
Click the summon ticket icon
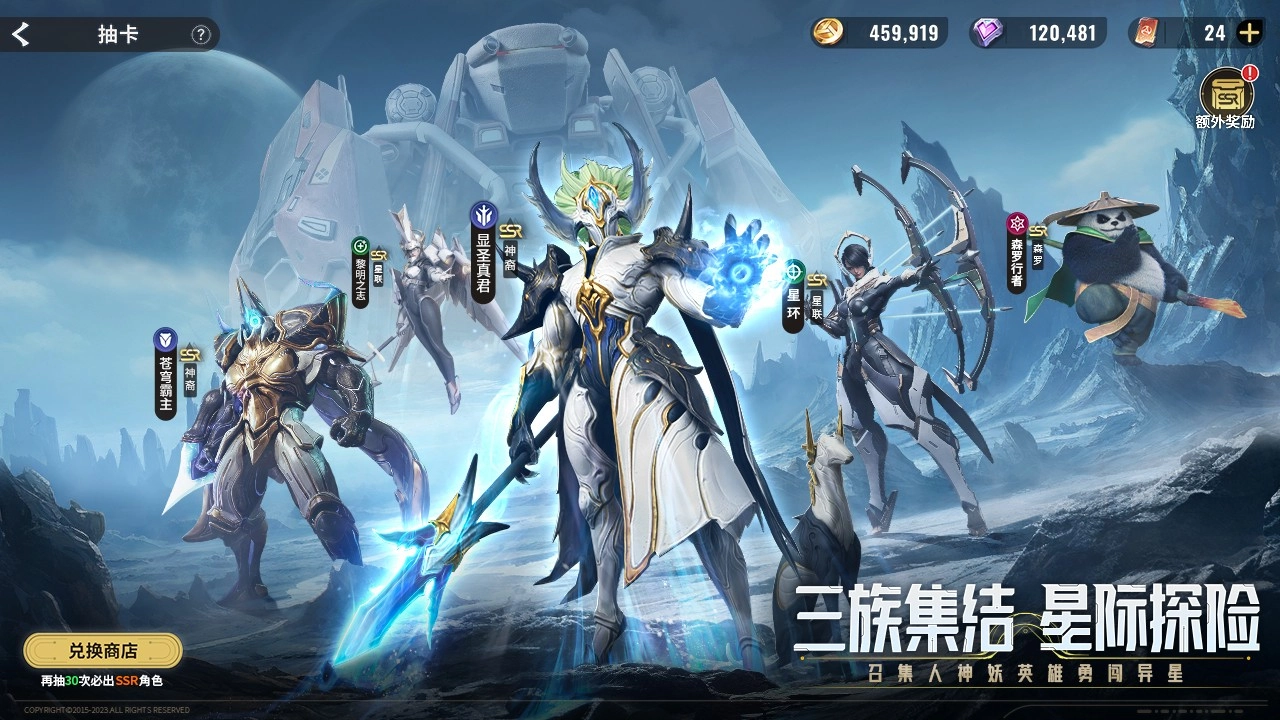click(x=1146, y=33)
